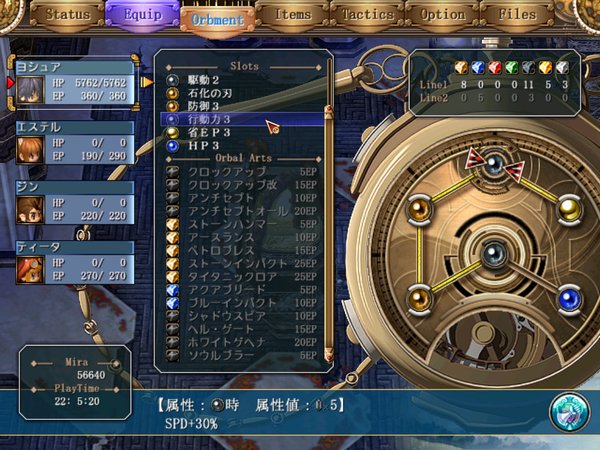The width and height of the screenshot is (600, 450).
Task: Switch to the Status tab
Action: tap(68, 15)
